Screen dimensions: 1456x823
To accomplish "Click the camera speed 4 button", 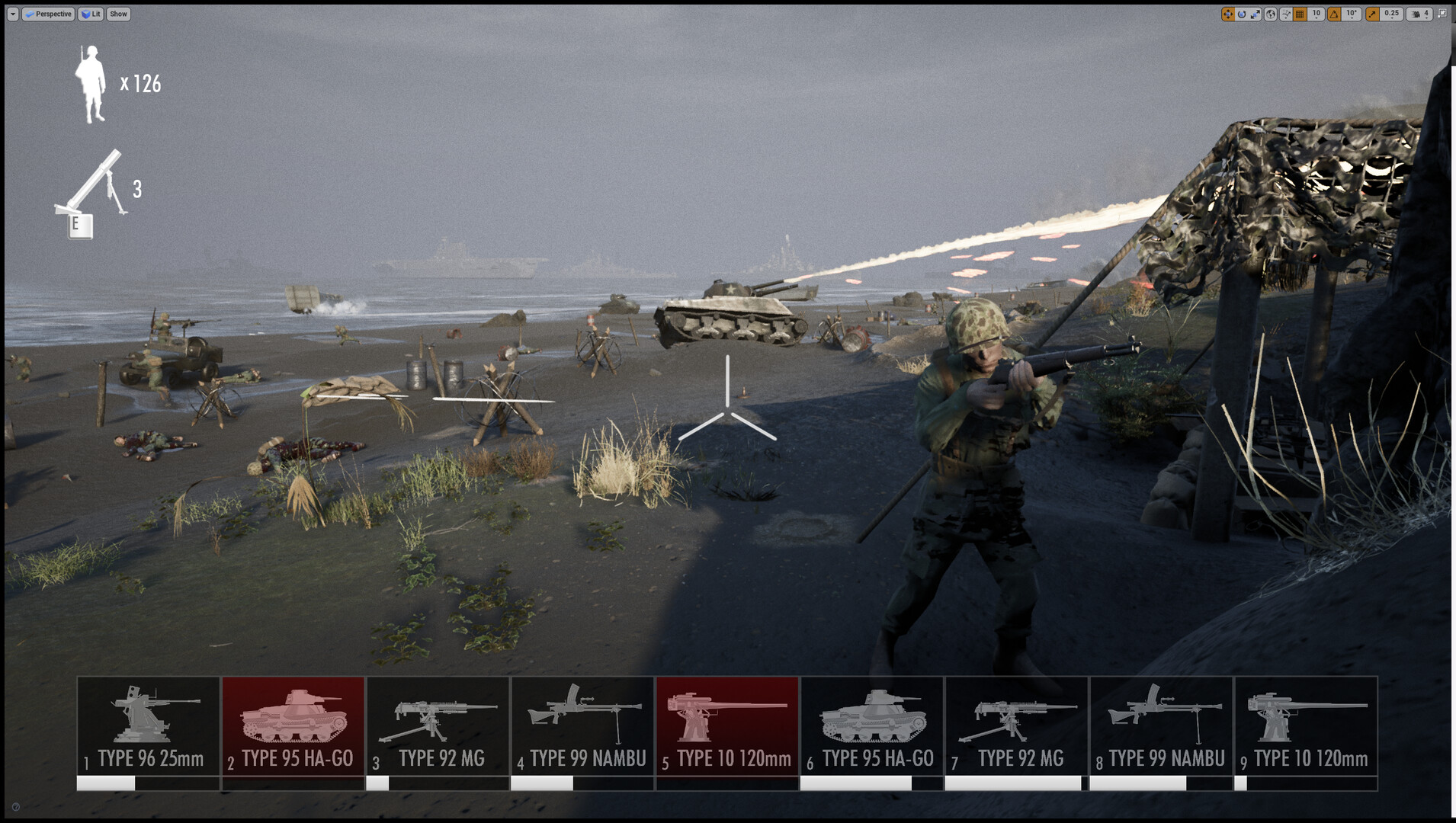I will tap(1426, 14).
